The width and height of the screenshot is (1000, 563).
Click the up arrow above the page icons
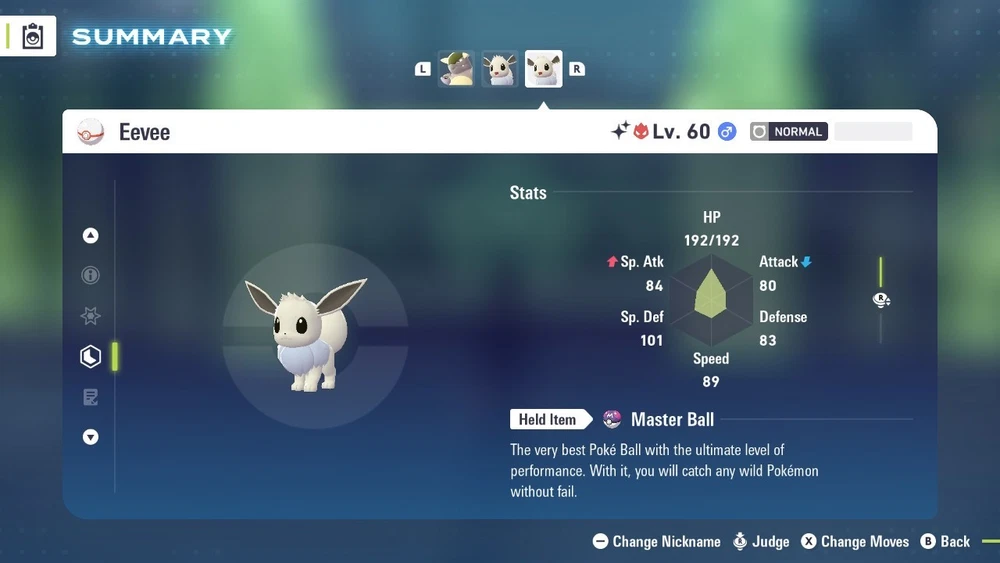(x=91, y=236)
